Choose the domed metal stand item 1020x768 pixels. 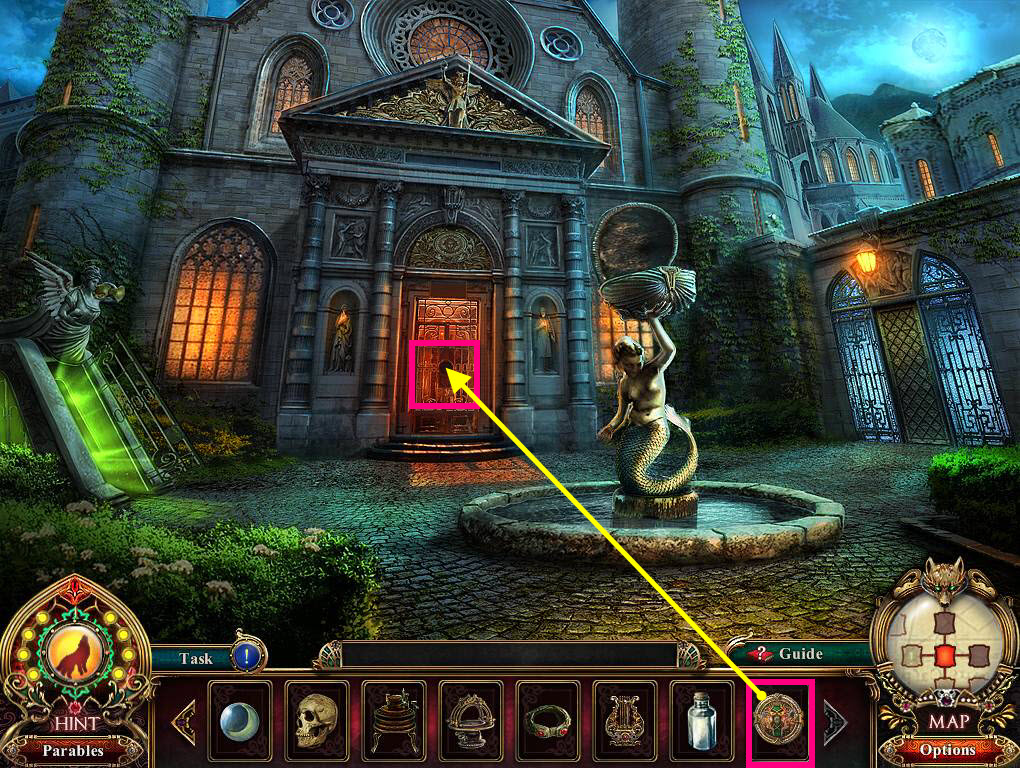pos(470,720)
